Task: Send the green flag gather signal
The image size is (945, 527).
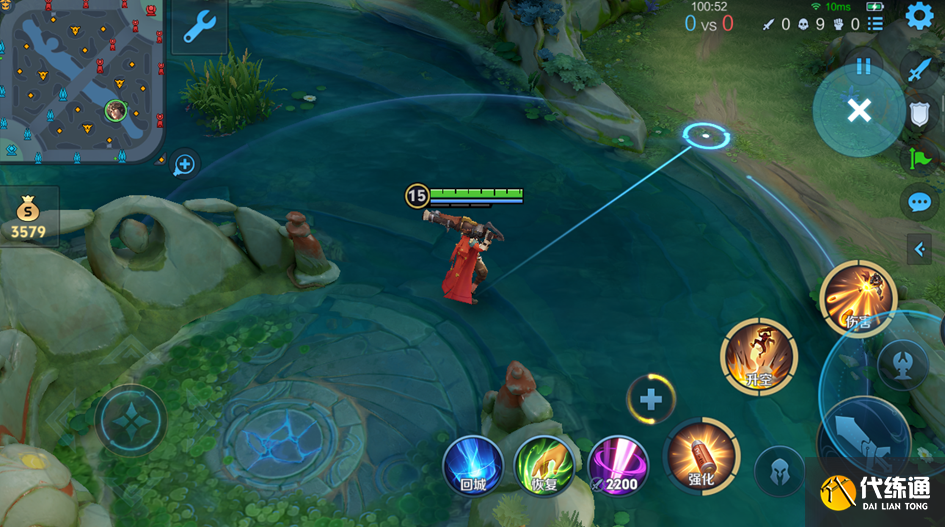Action: pos(918,158)
